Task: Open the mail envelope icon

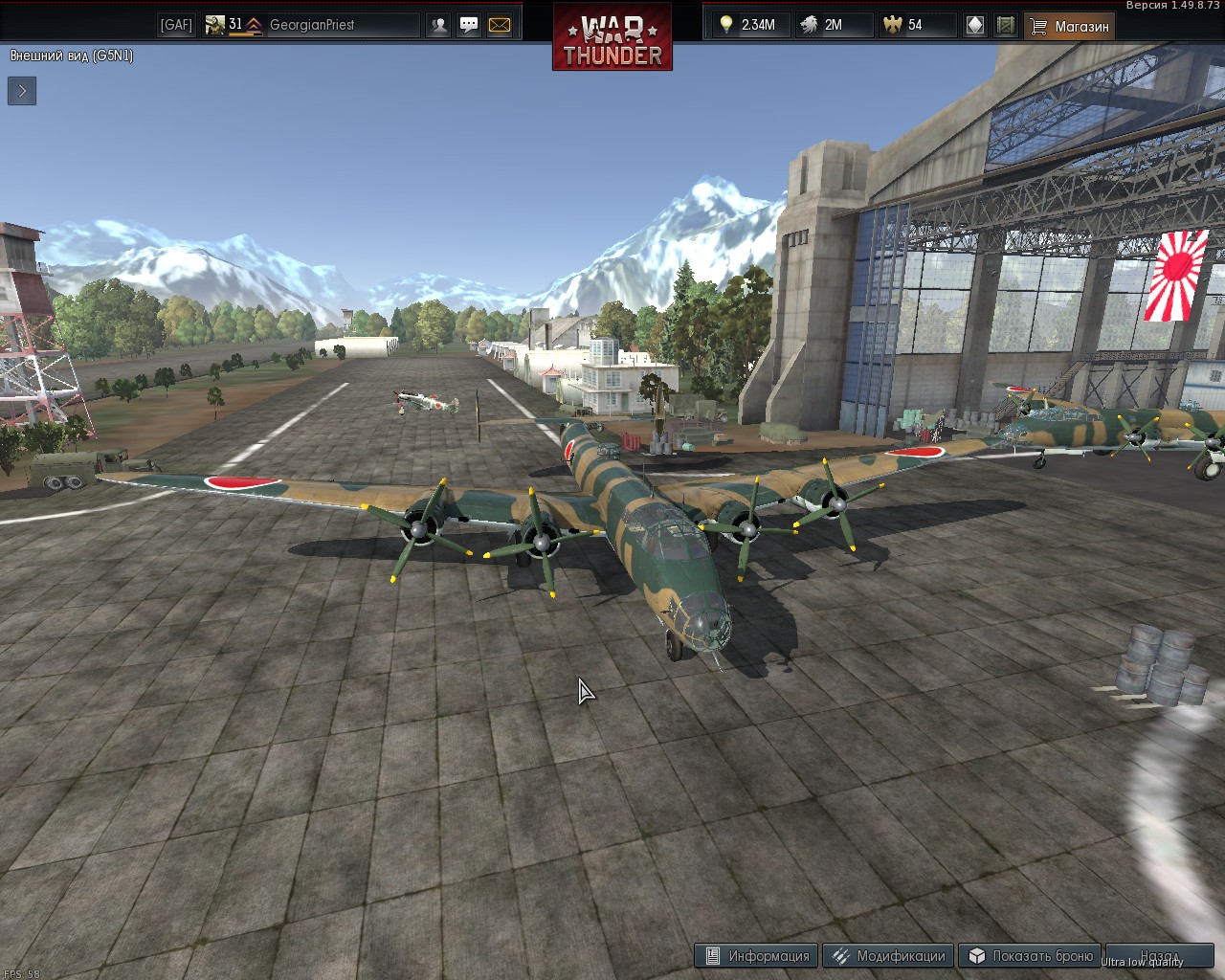Action: (x=500, y=25)
